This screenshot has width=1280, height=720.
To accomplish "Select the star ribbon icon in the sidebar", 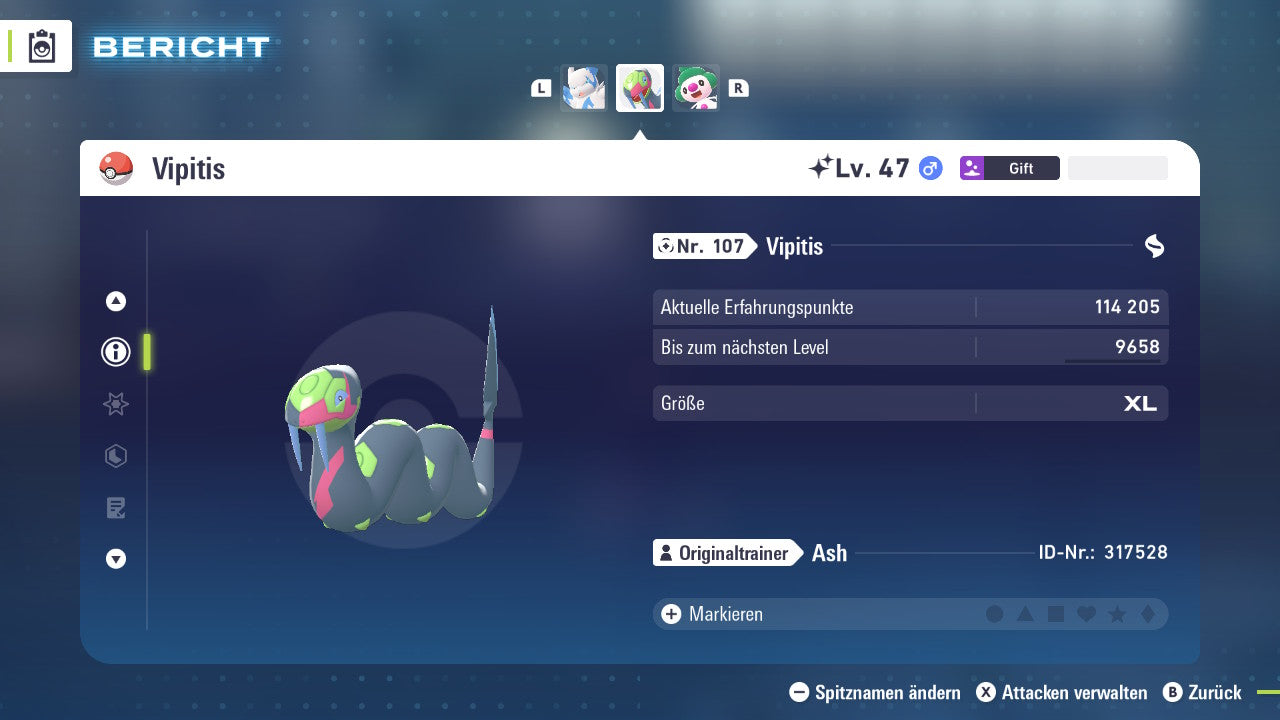I will click(x=115, y=404).
